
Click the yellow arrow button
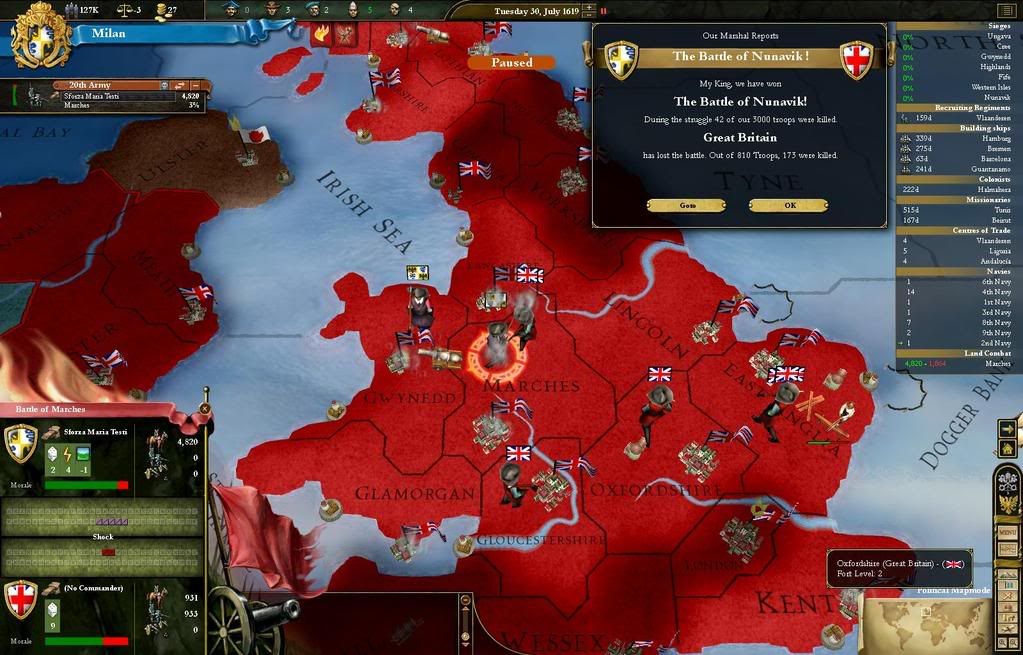click(1007, 429)
